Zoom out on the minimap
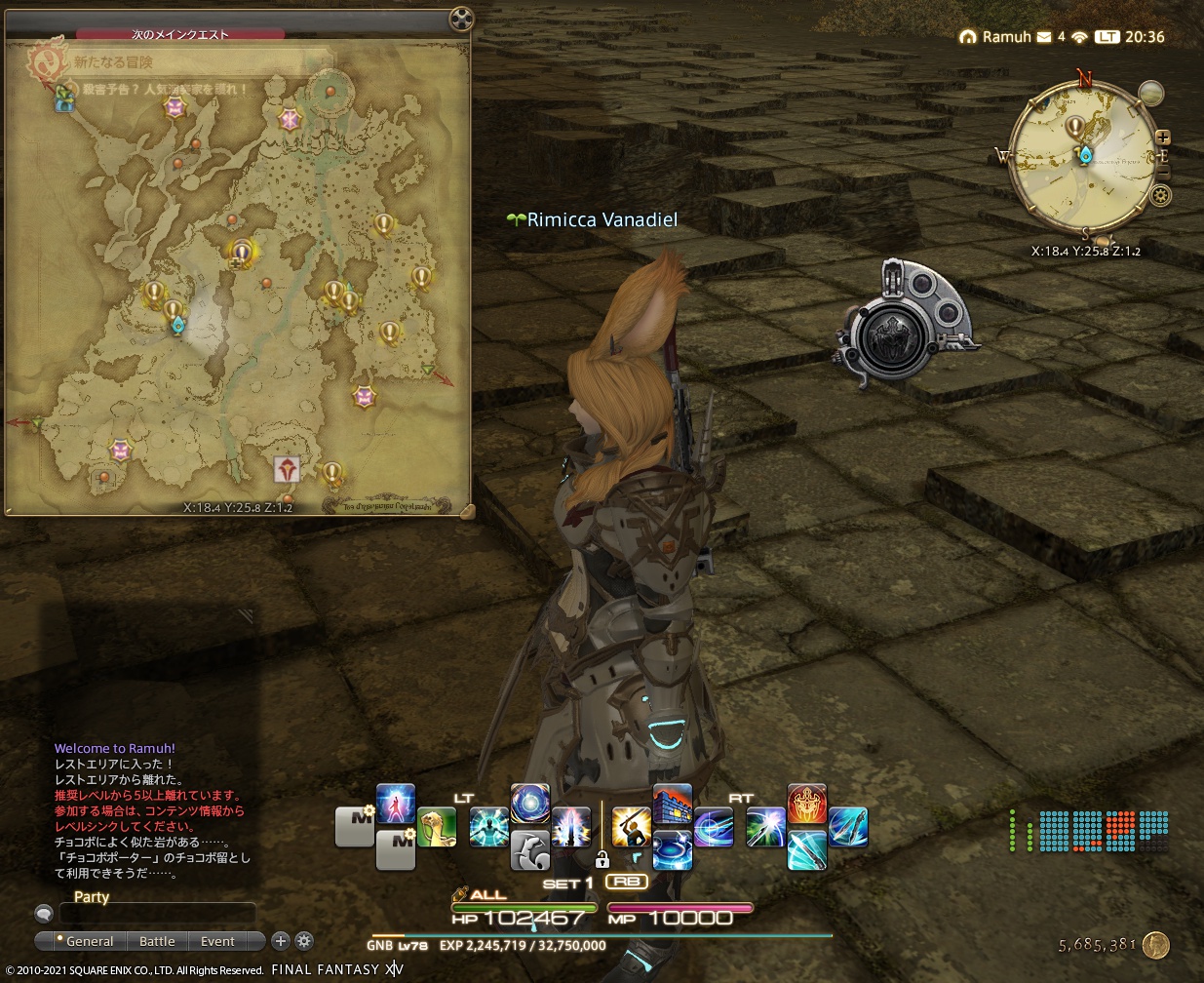The width and height of the screenshot is (1204, 983). click(1162, 171)
